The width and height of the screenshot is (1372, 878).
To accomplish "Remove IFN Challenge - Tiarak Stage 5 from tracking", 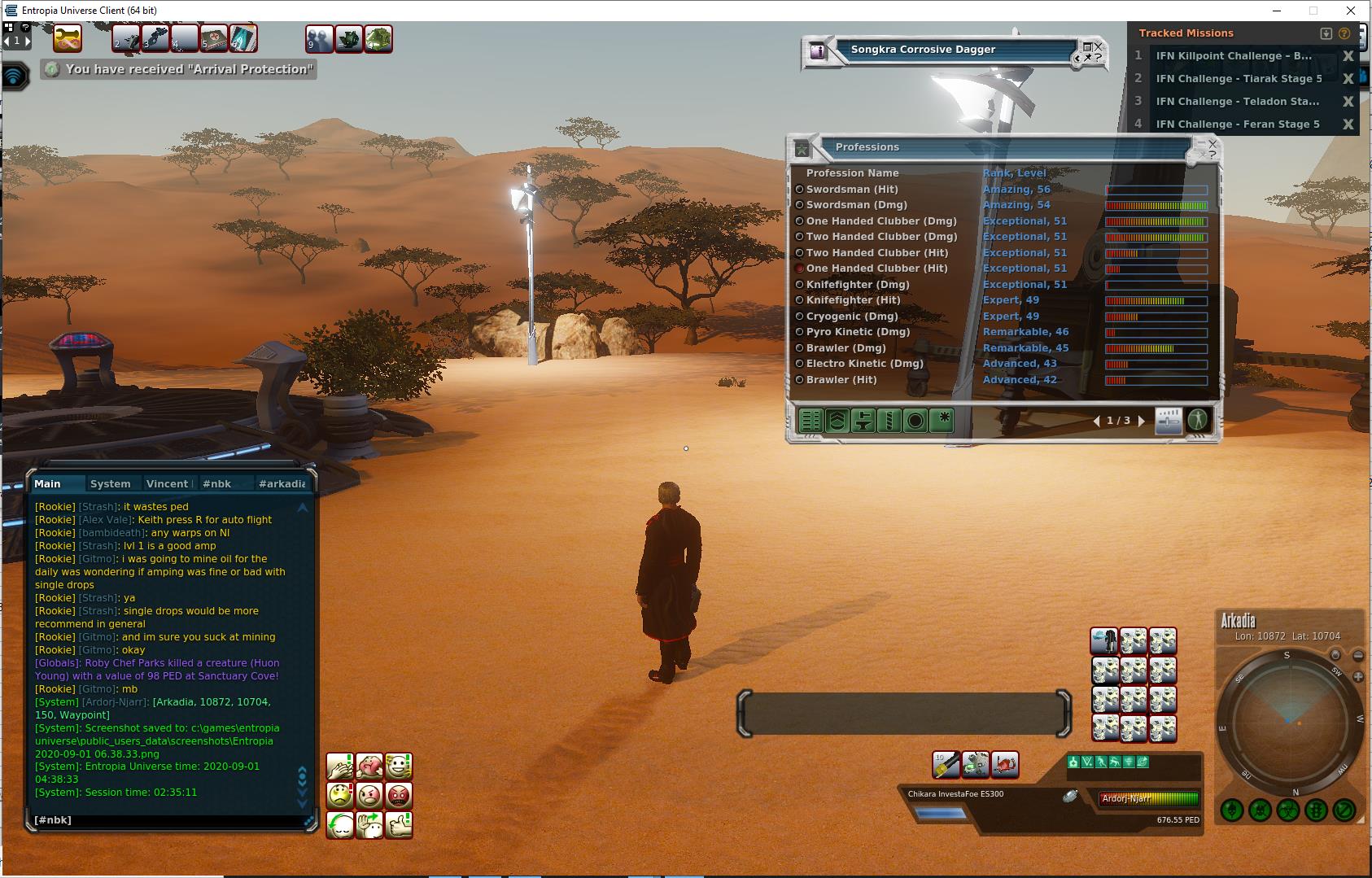I will click(1348, 79).
